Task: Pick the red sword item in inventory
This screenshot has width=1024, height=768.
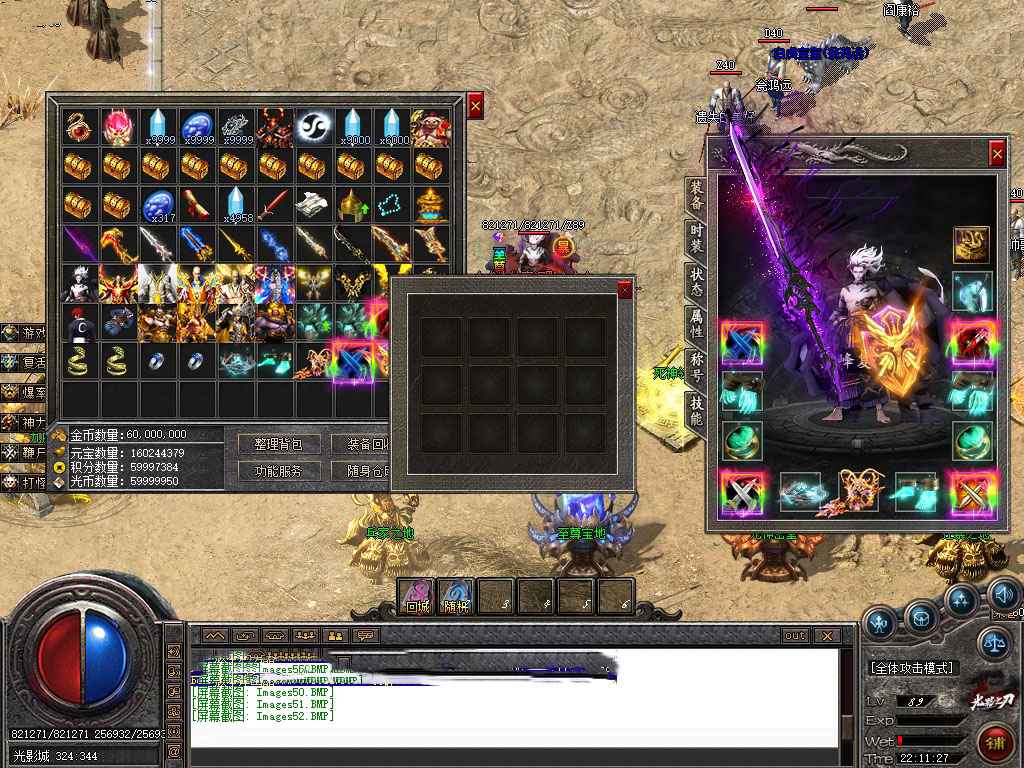Action: (273, 205)
